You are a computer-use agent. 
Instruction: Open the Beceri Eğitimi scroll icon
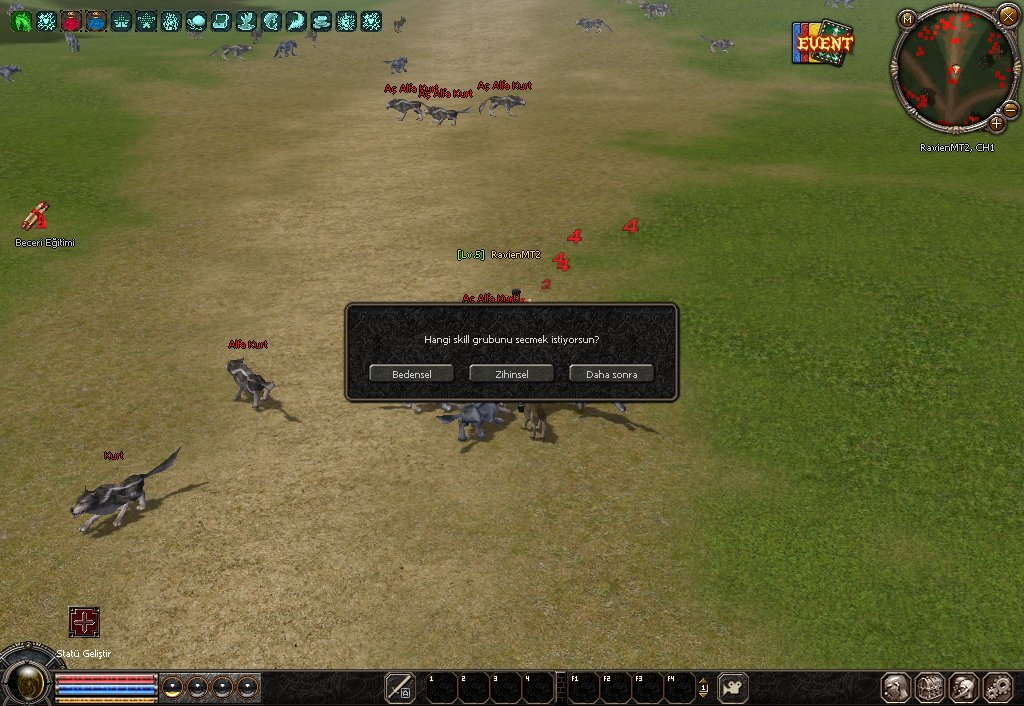(x=37, y=217)
